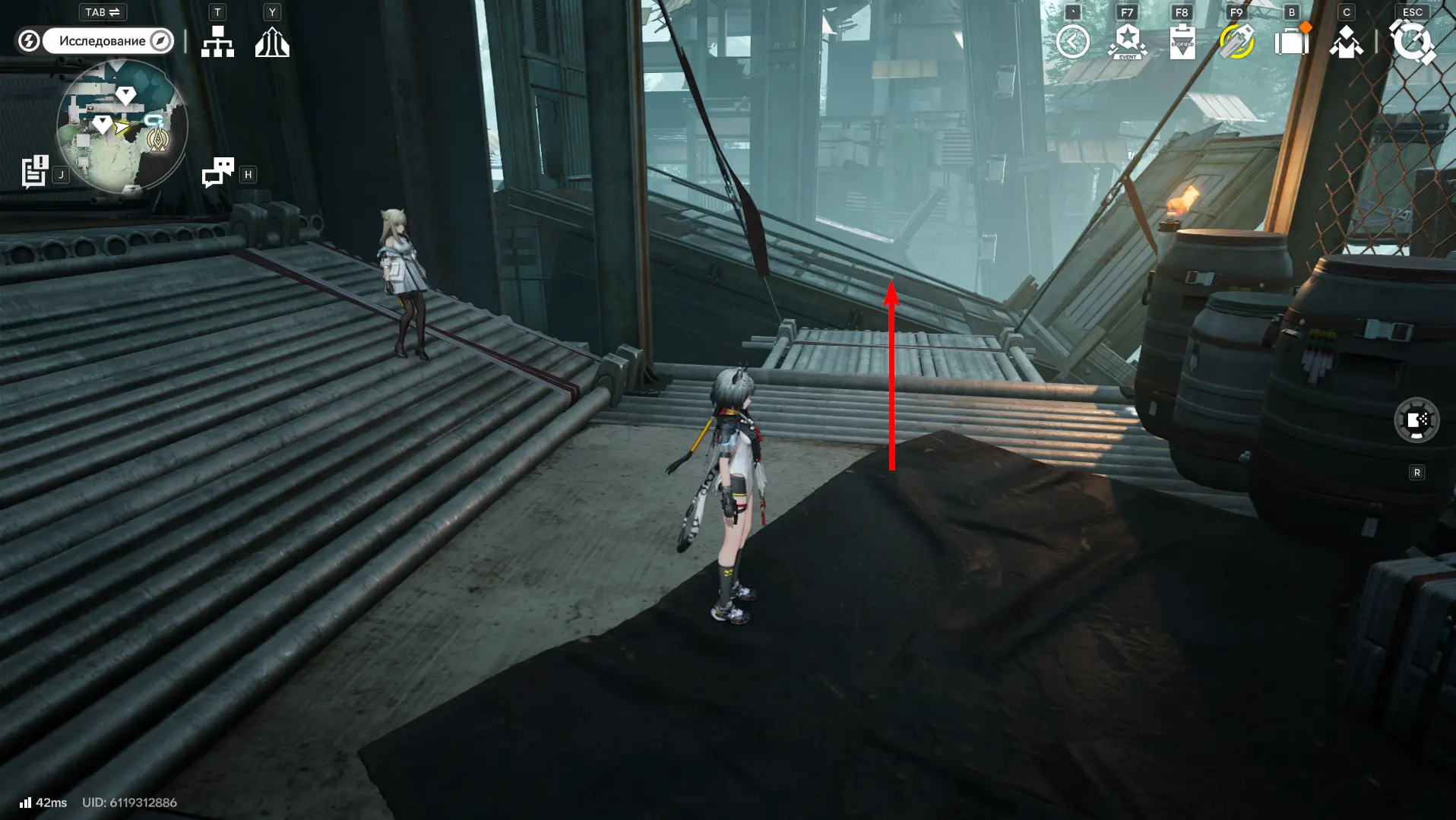Open the quest log document icon
Screen dimensions: 1456x820
click(35, 172)
